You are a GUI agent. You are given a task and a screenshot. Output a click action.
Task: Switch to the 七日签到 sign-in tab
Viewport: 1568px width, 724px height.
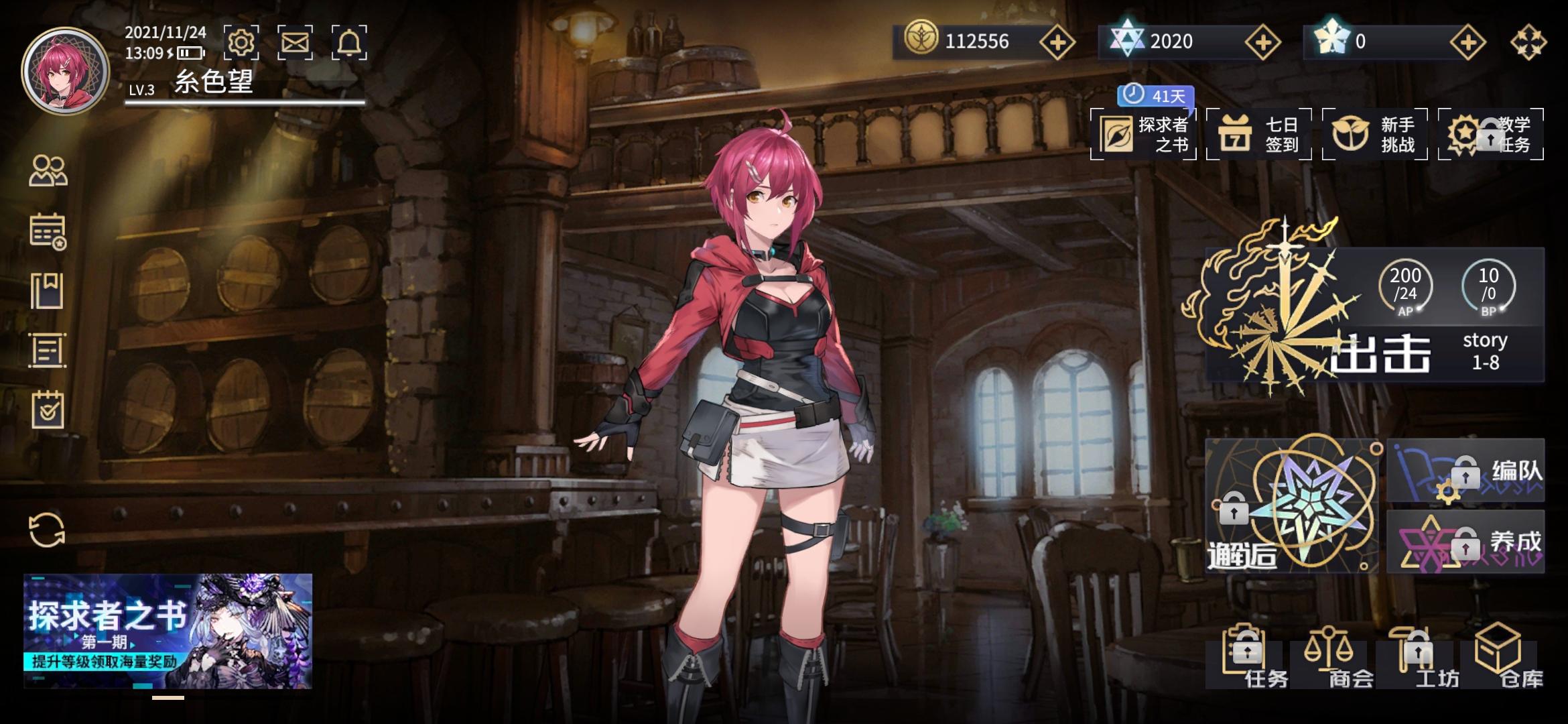point(1258,134)
